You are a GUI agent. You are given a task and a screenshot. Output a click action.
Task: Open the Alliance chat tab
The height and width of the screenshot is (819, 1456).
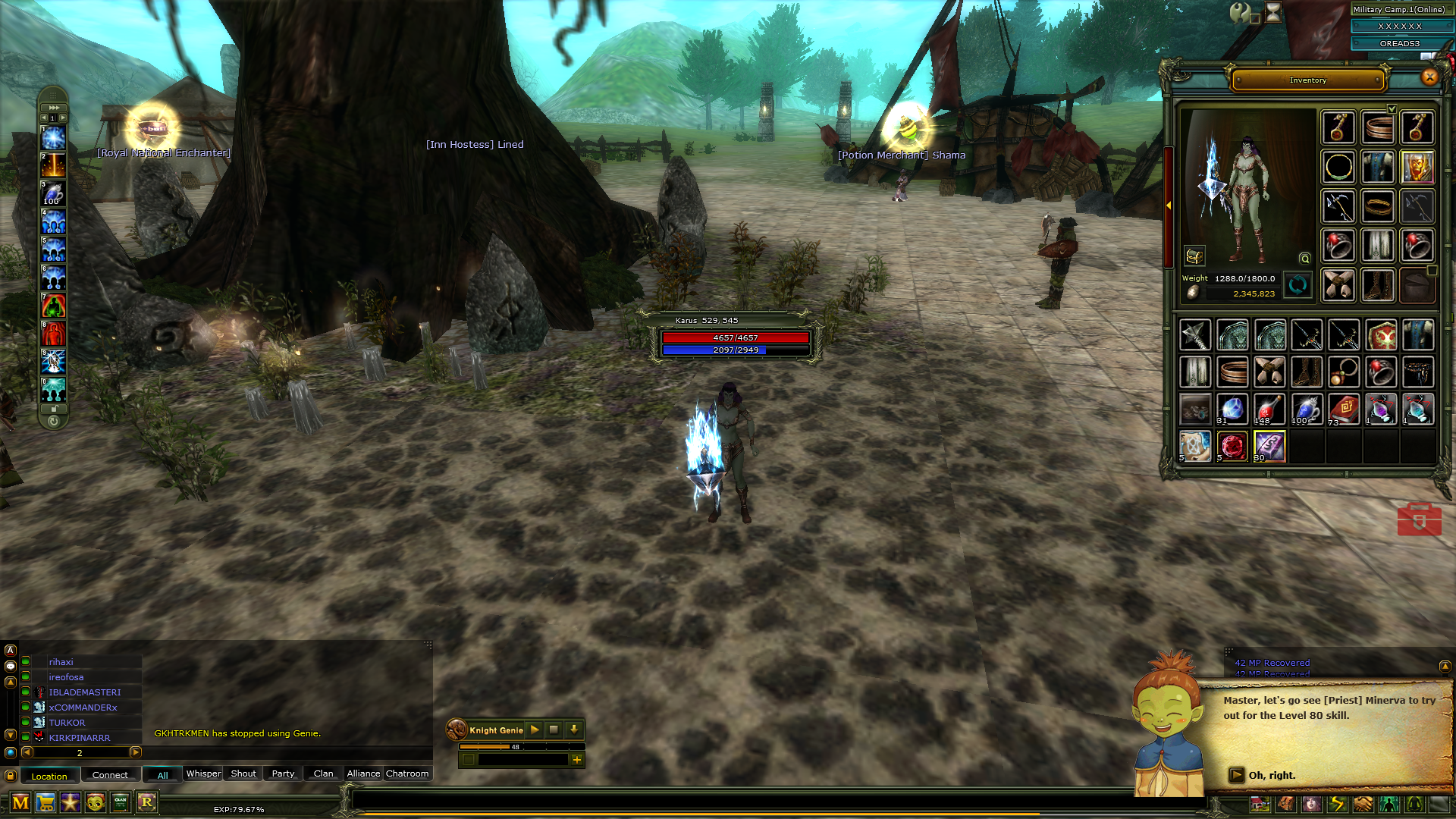pyautogui.click(x=363, y=773)
